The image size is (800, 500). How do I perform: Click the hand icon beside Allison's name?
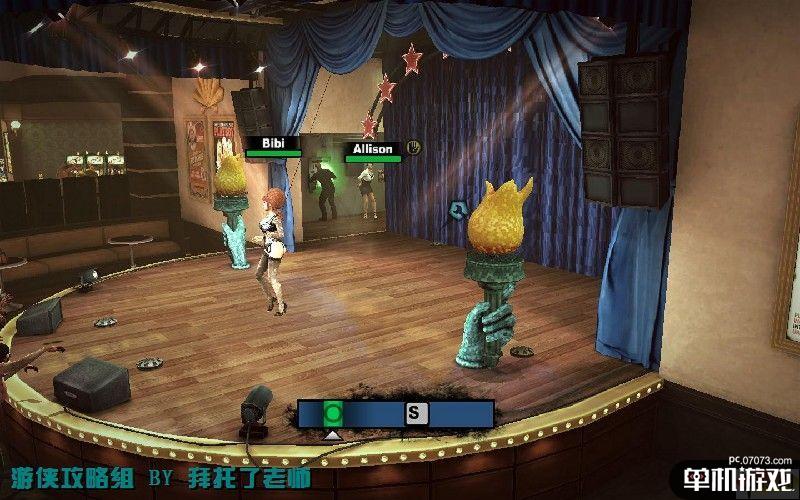pyautogui.click(x=413, y=149)
